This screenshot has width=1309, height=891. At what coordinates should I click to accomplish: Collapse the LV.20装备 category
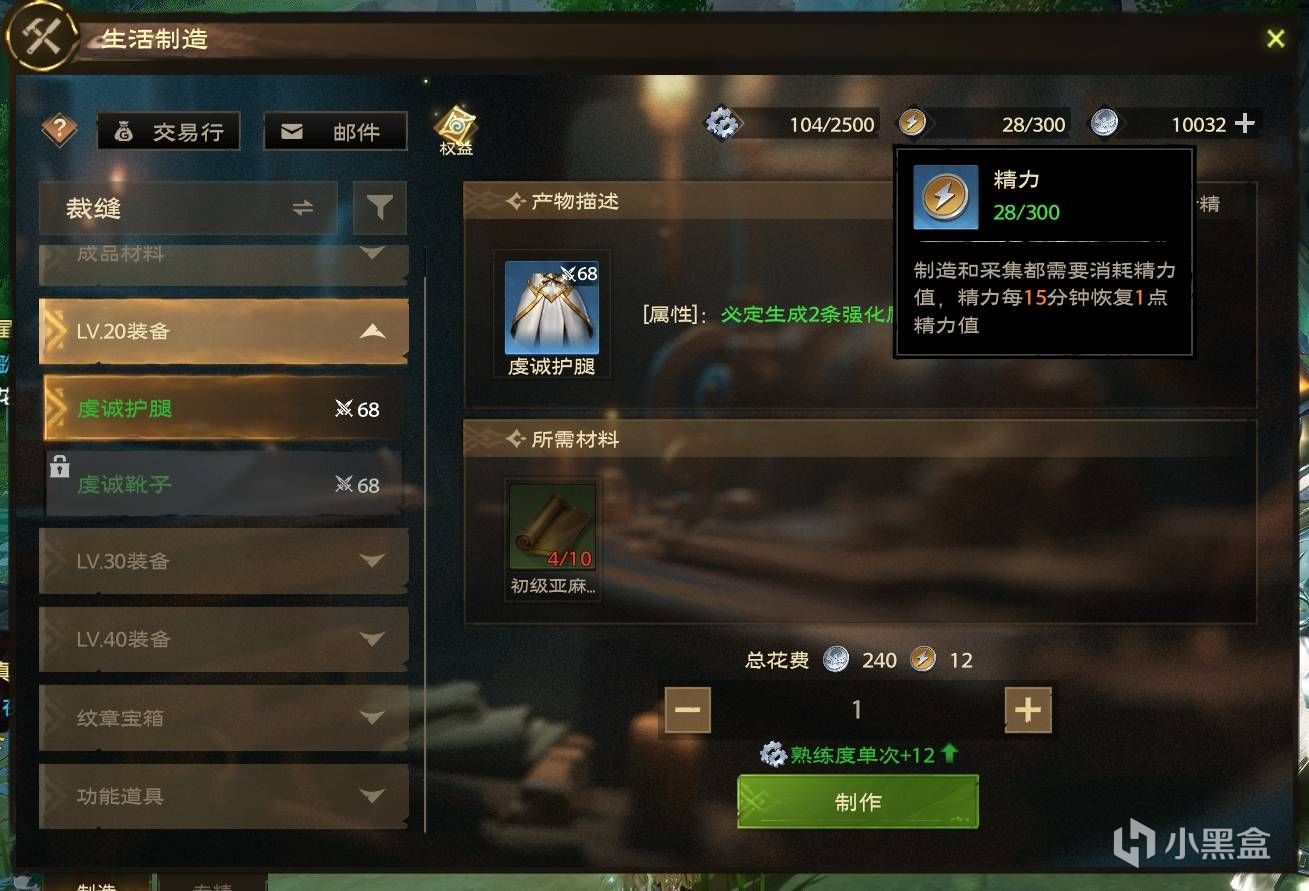(222, 331)
